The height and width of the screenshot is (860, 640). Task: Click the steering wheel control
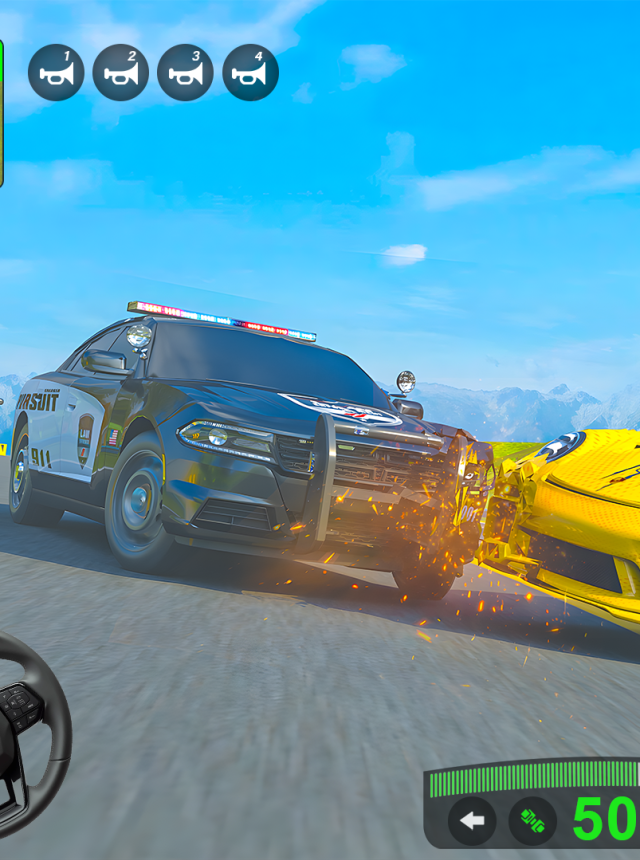(x=25, y=730)
